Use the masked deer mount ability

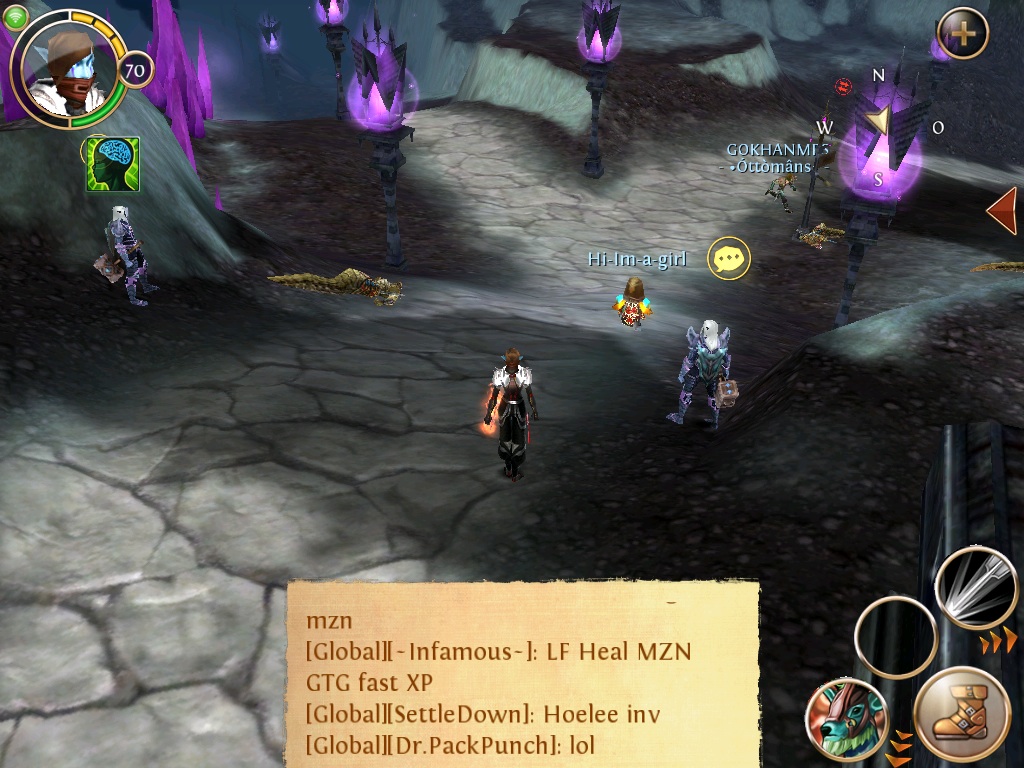(847, 720)
